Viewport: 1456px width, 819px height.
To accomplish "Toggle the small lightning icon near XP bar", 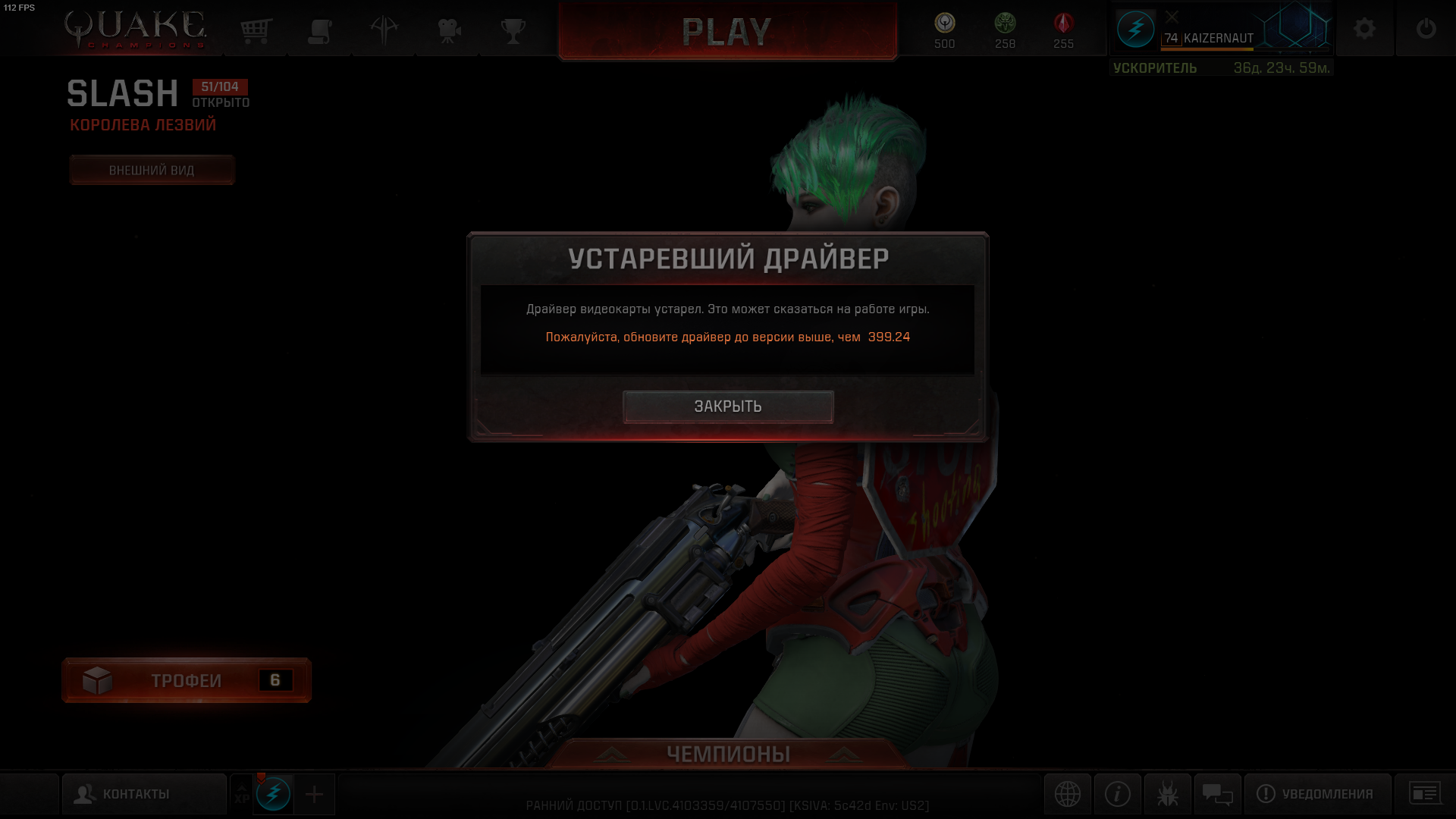I will pos(275,794).
